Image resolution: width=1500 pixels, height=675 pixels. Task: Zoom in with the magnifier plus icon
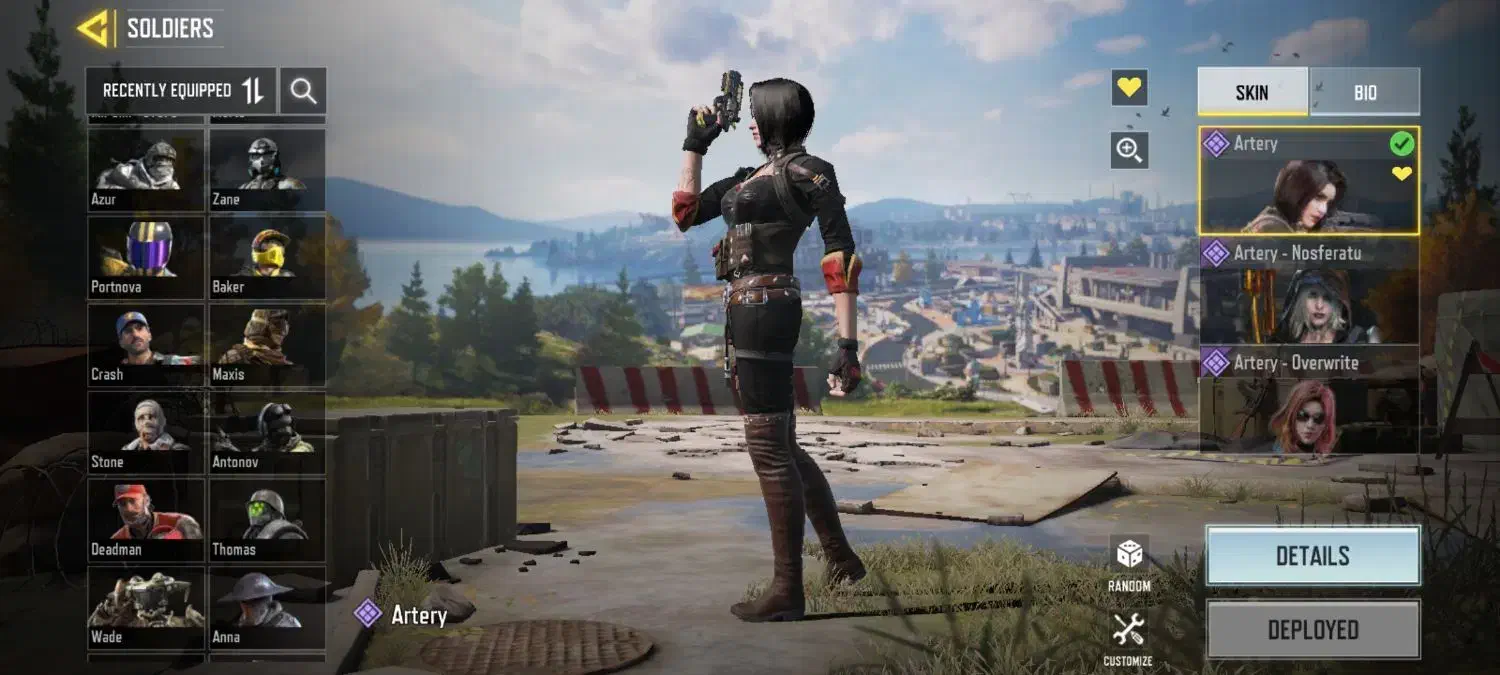pos(1129,150)
